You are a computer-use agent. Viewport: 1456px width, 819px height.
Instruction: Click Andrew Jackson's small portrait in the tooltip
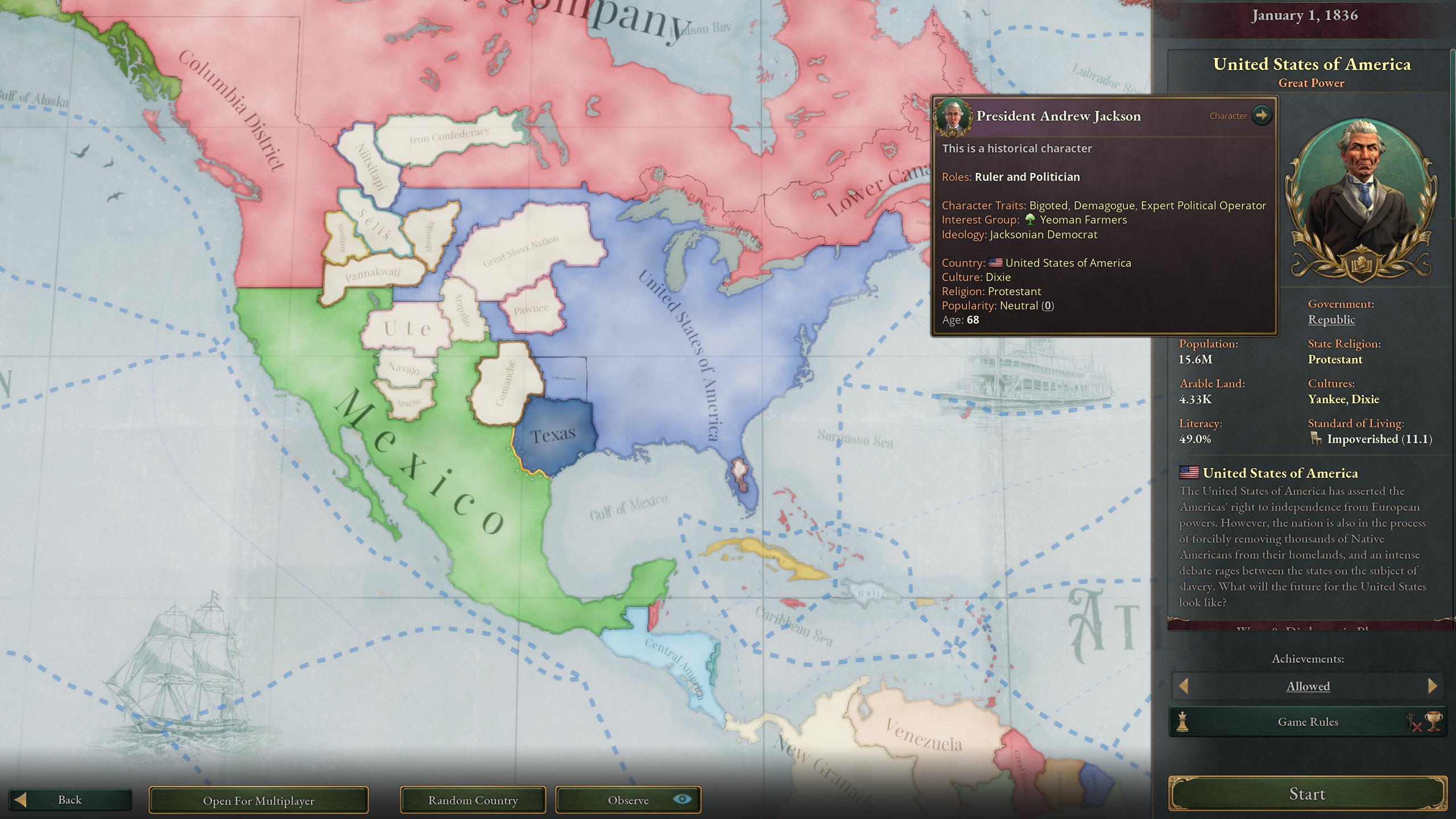coord(954,116)
